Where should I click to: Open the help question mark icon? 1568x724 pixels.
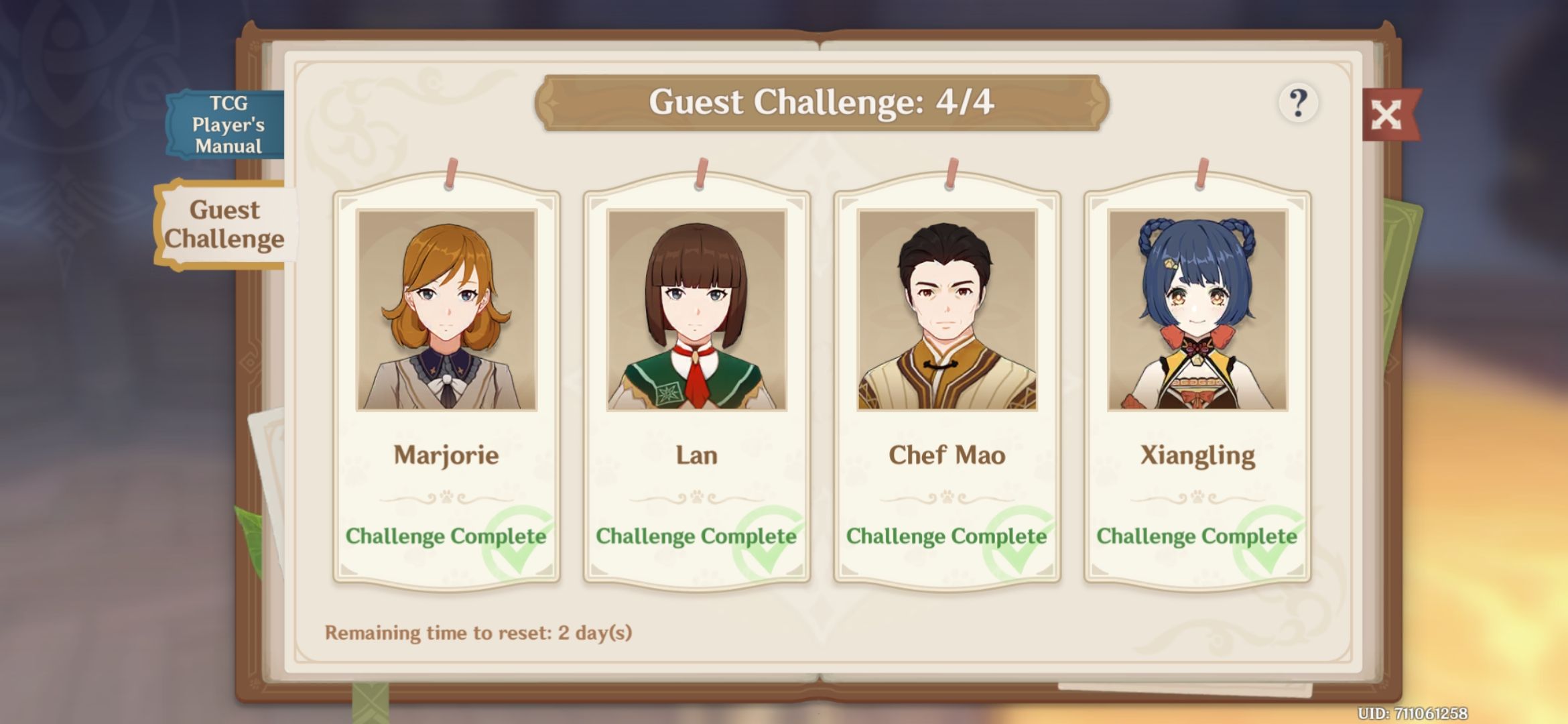pyautogui.click(x=1297, y=102)
